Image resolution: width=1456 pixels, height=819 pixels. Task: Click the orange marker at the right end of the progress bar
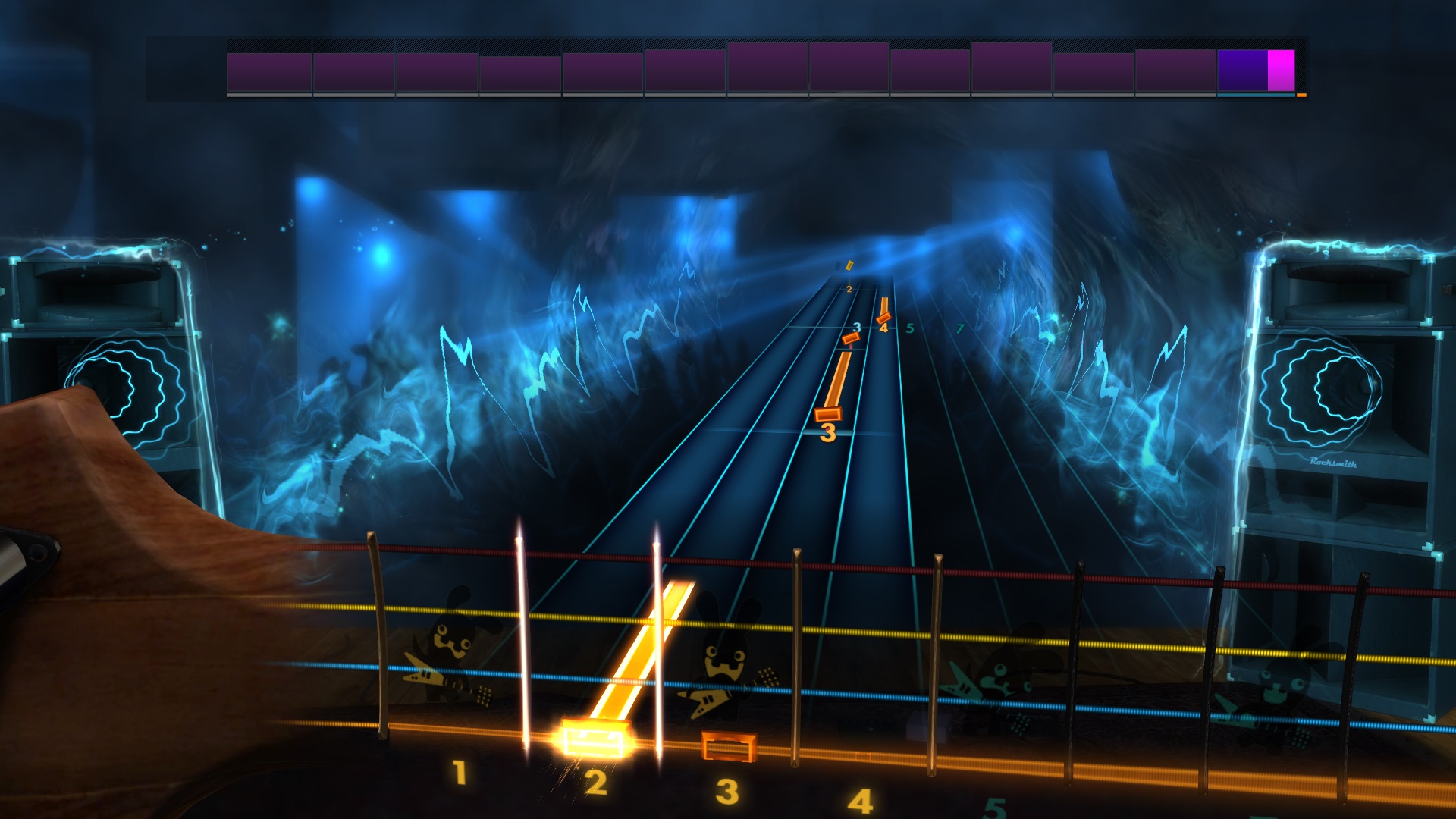[x=1300, y=95]
